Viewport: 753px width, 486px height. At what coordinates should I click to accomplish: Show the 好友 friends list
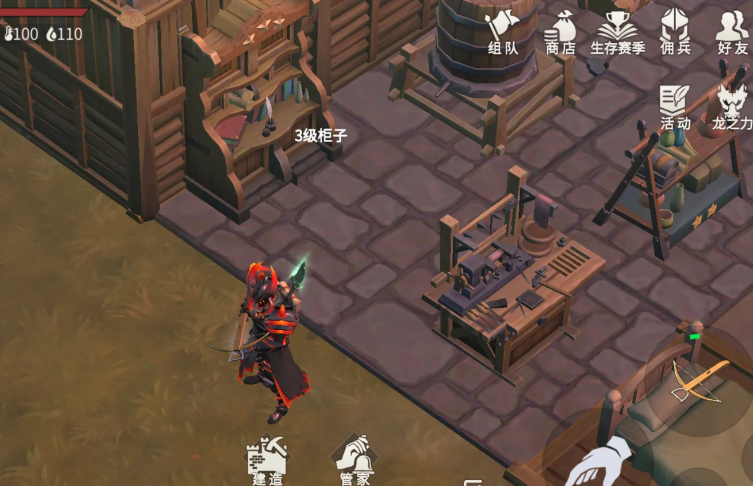[731, 30]
